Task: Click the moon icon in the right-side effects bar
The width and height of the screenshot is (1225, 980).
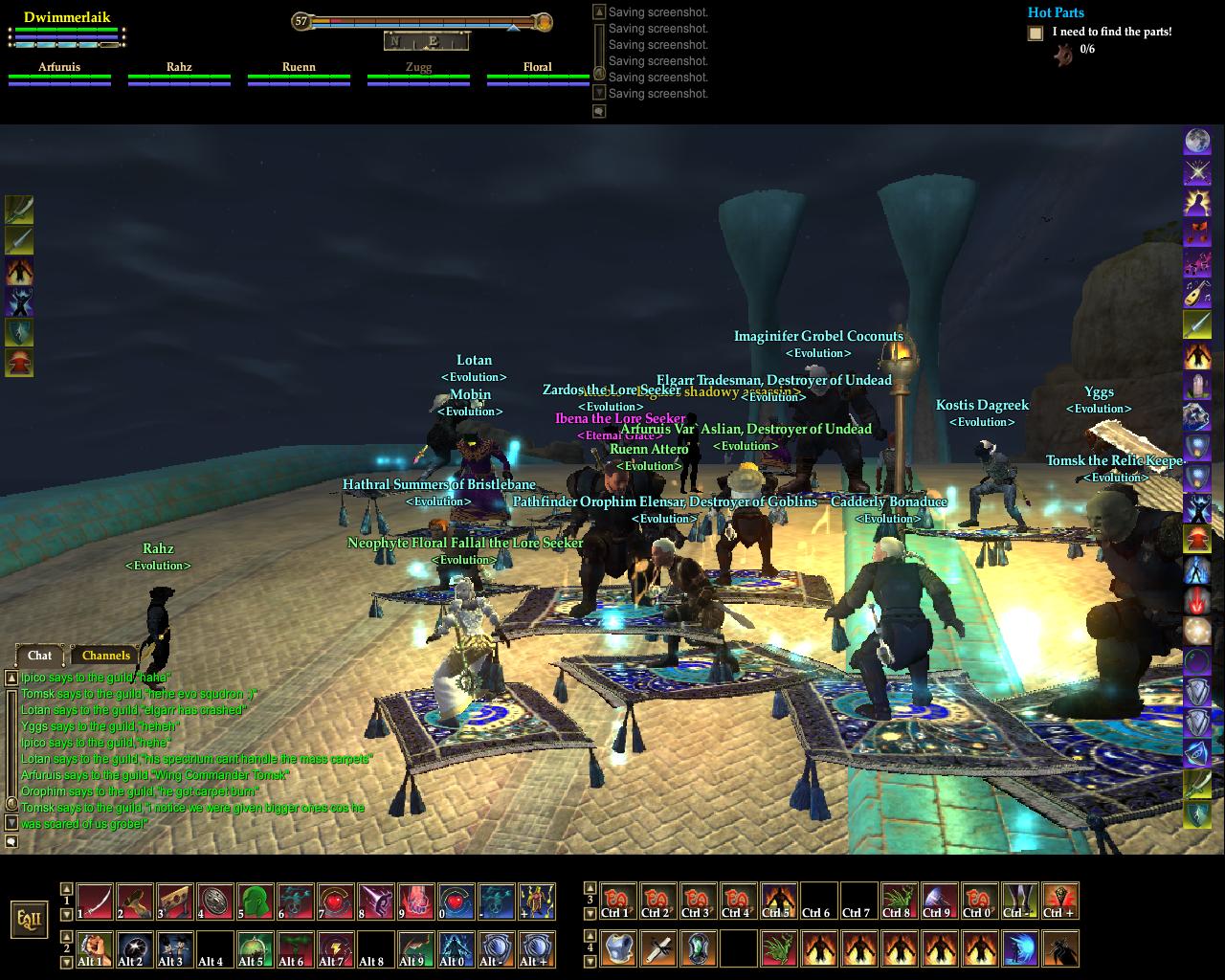Action: tap(1197, 142)
